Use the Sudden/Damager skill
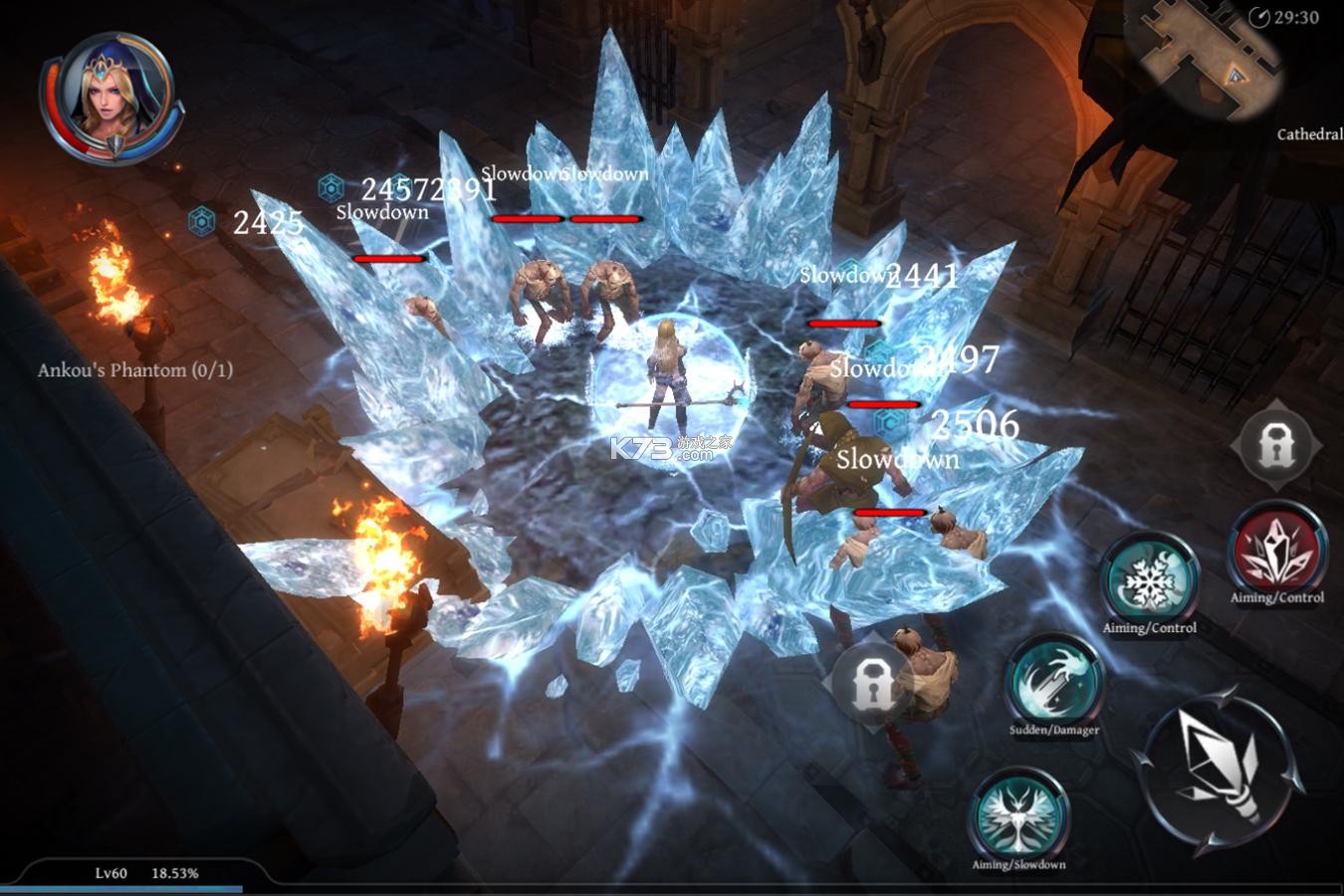Screen dimensions: 1344x896 coord(1053,682)
